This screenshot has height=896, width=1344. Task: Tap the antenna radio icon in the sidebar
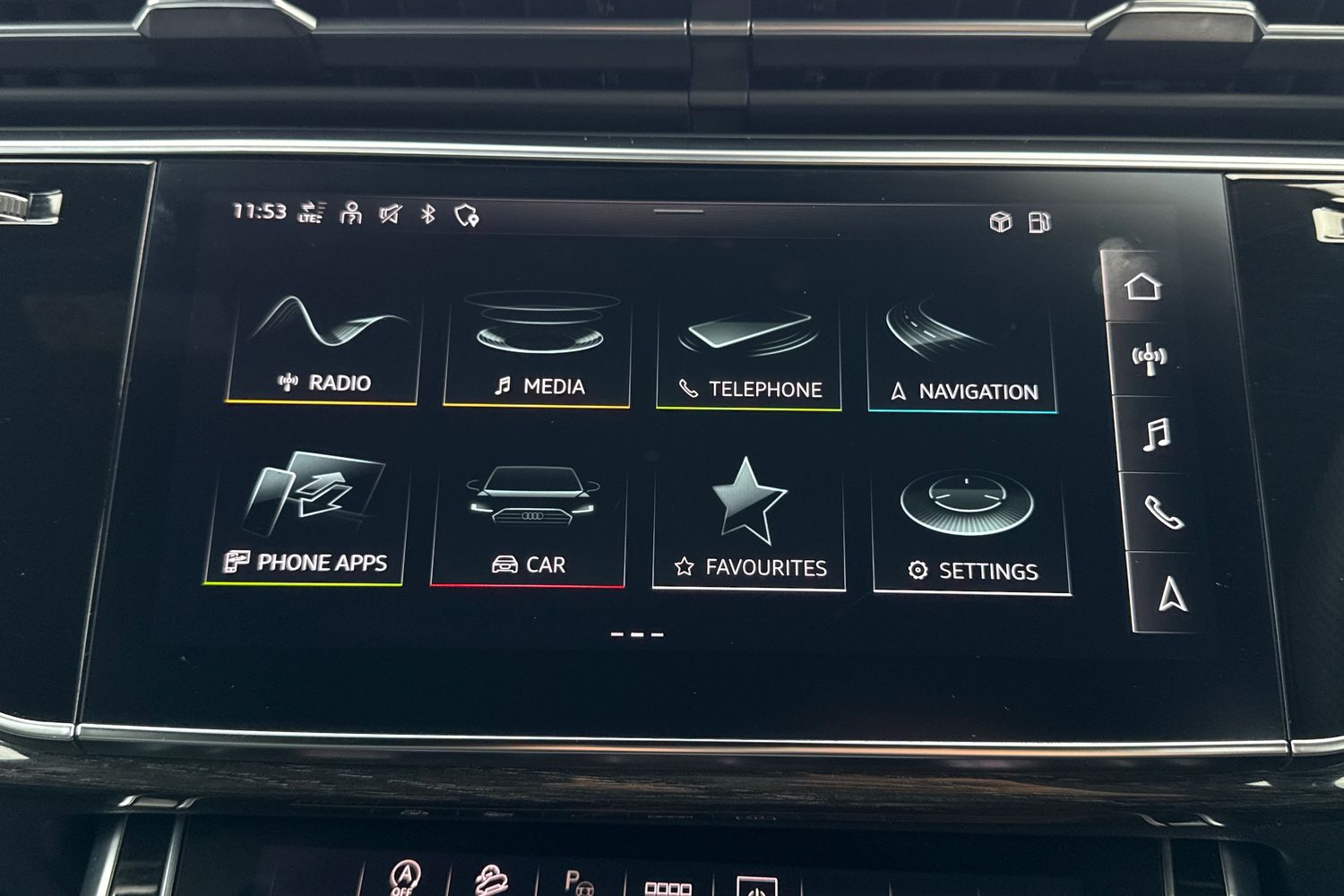click(1148, 356)
